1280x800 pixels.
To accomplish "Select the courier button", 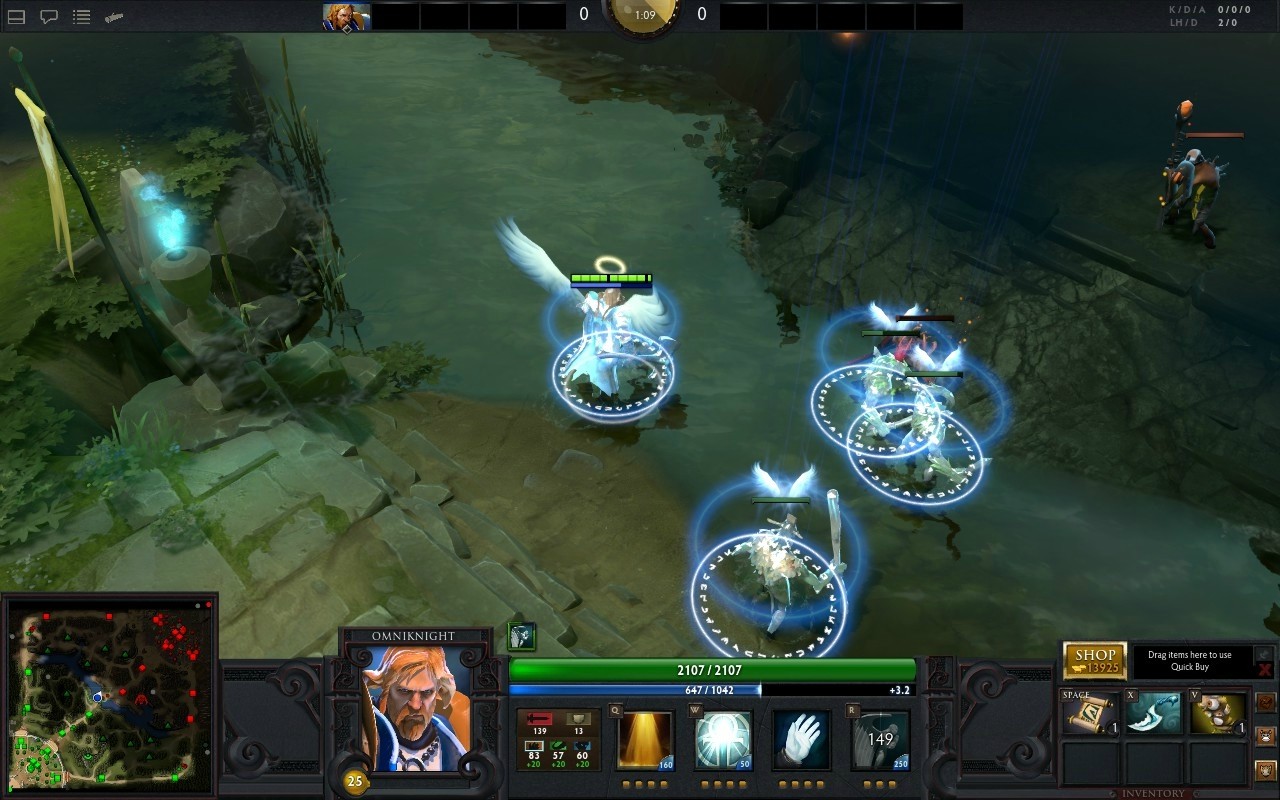I will 1265,737.
